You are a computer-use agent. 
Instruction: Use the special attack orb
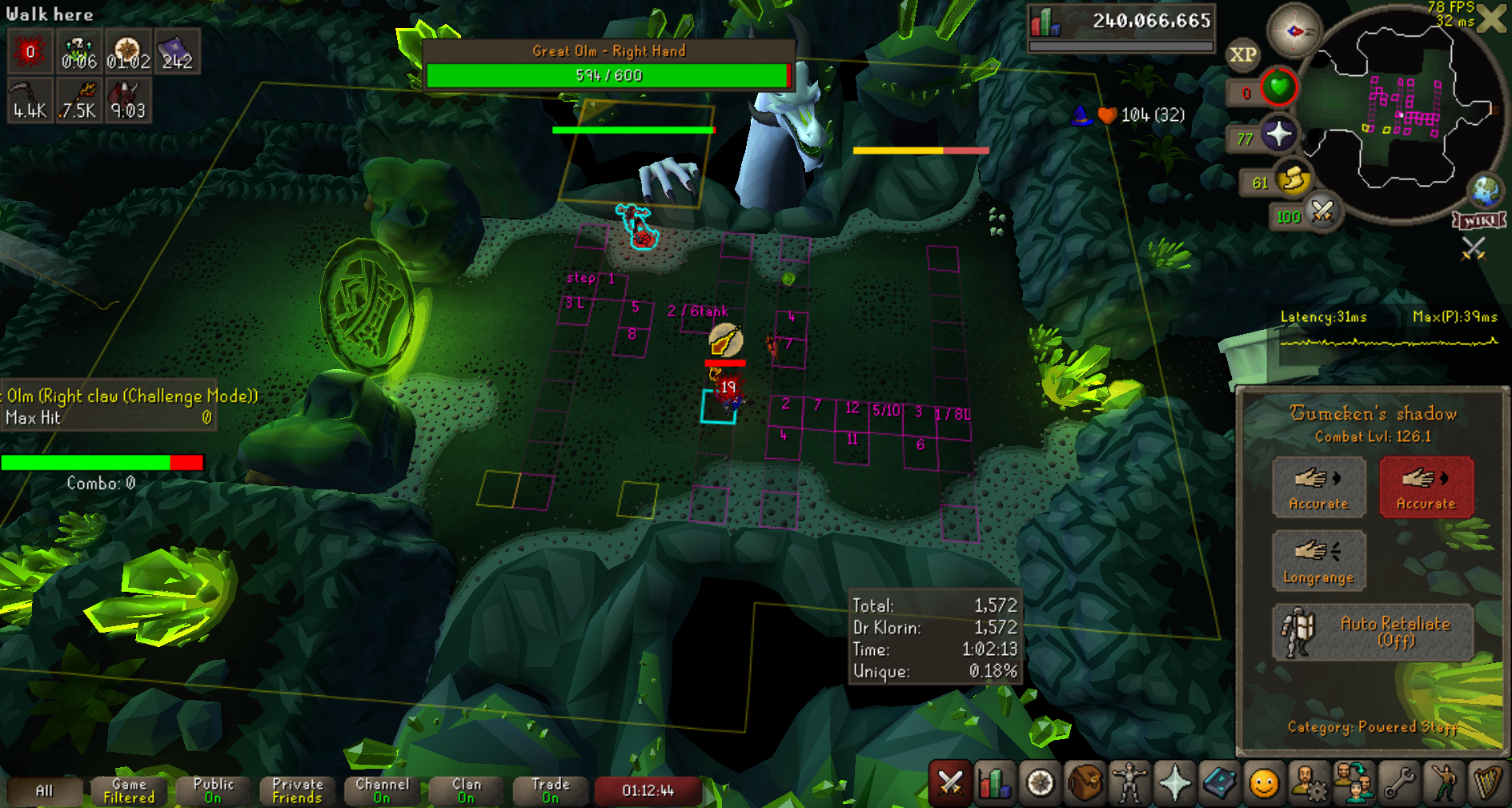(1322, 212)
